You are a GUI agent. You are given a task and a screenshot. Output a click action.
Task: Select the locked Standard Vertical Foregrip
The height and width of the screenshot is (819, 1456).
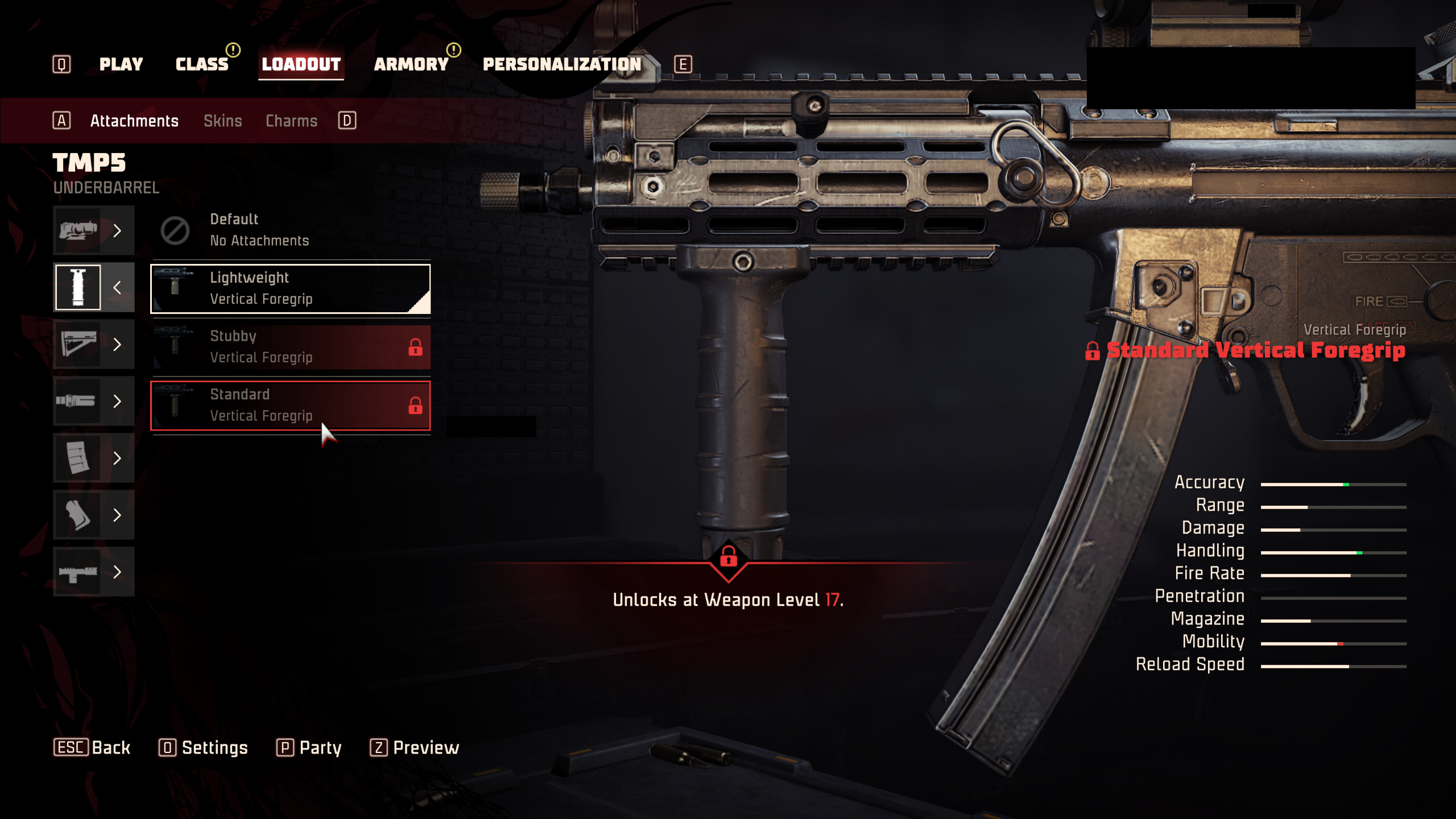click(x=290, y=405)
